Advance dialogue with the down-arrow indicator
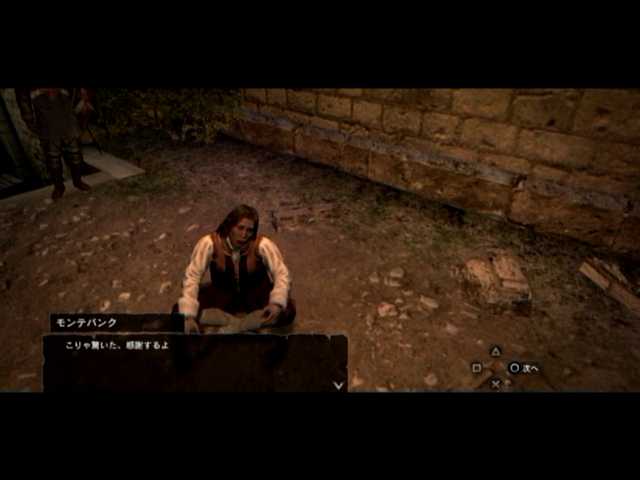640x480 pixels. click(x=338, y=384)
